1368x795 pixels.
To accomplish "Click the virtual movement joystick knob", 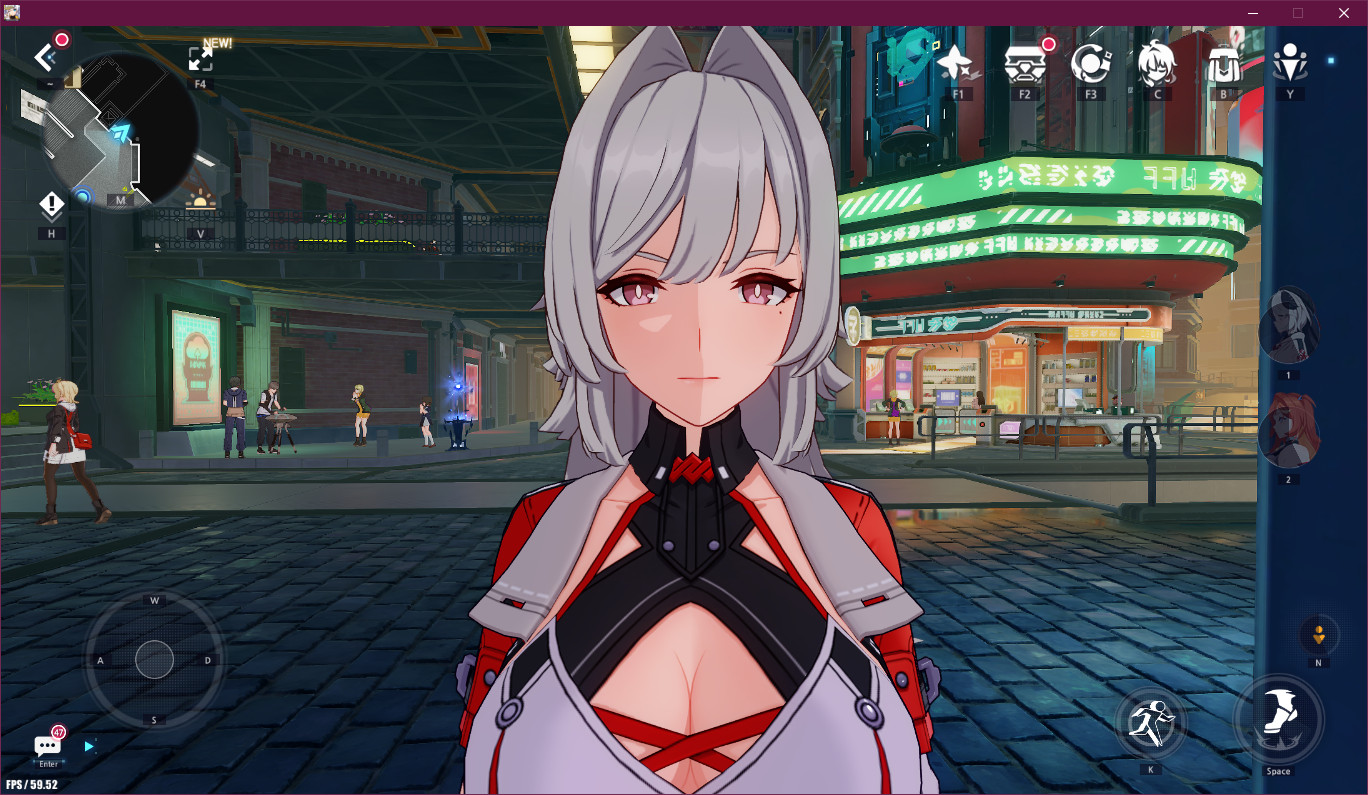I will 154,660.
